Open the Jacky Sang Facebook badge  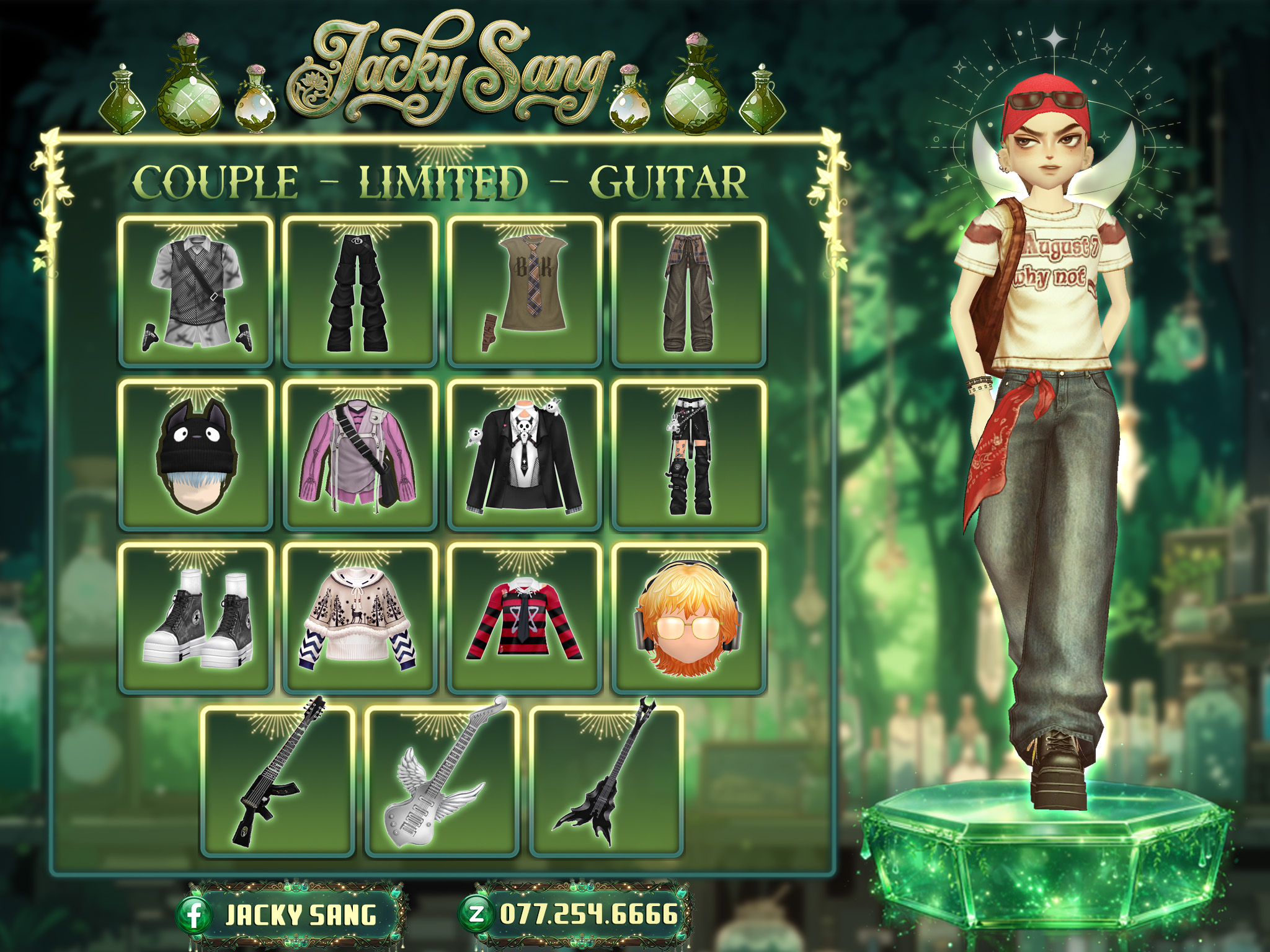click(x=291, y=915)
